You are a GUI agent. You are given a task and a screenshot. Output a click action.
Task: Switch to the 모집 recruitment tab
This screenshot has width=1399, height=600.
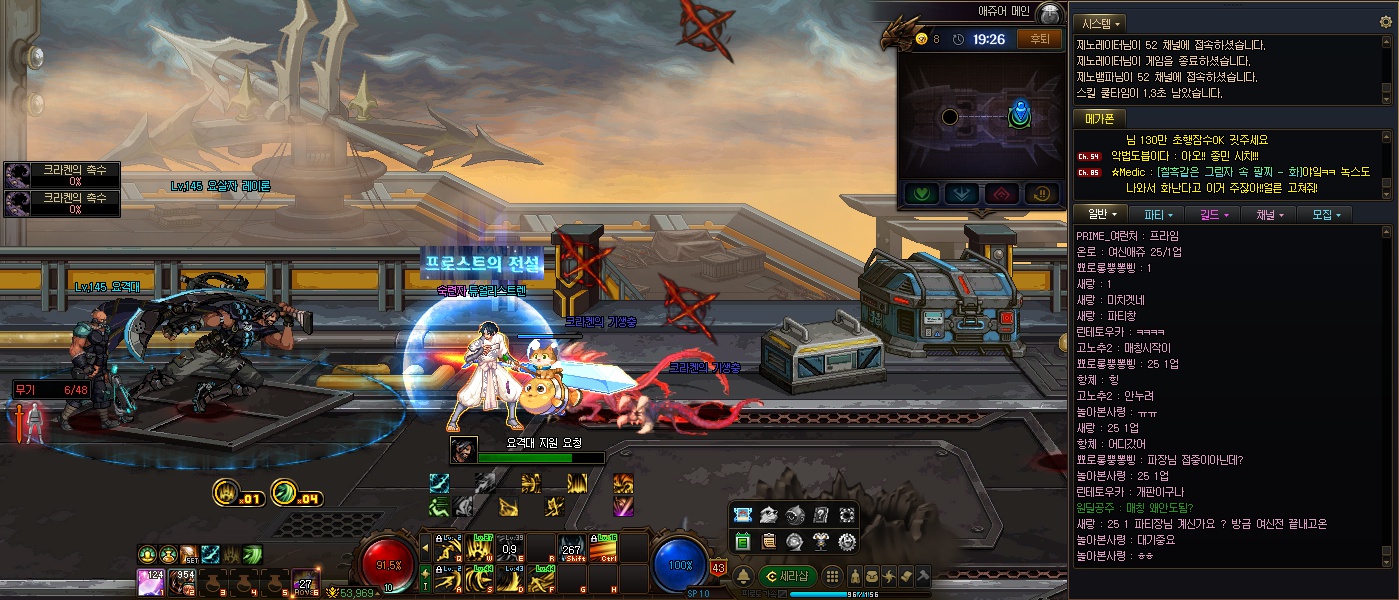(1324, 214)
